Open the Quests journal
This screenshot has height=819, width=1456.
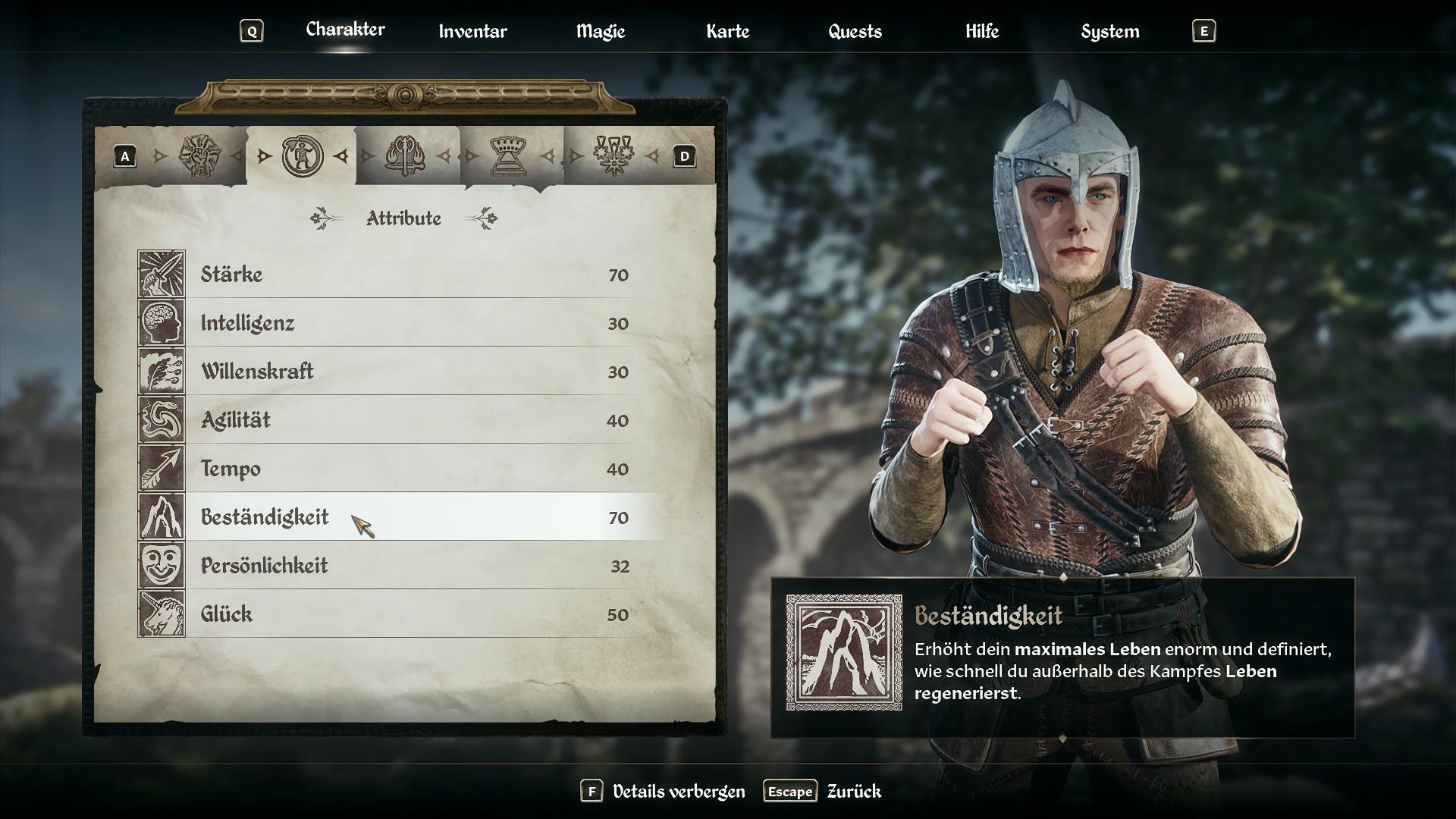coord(855,31)
